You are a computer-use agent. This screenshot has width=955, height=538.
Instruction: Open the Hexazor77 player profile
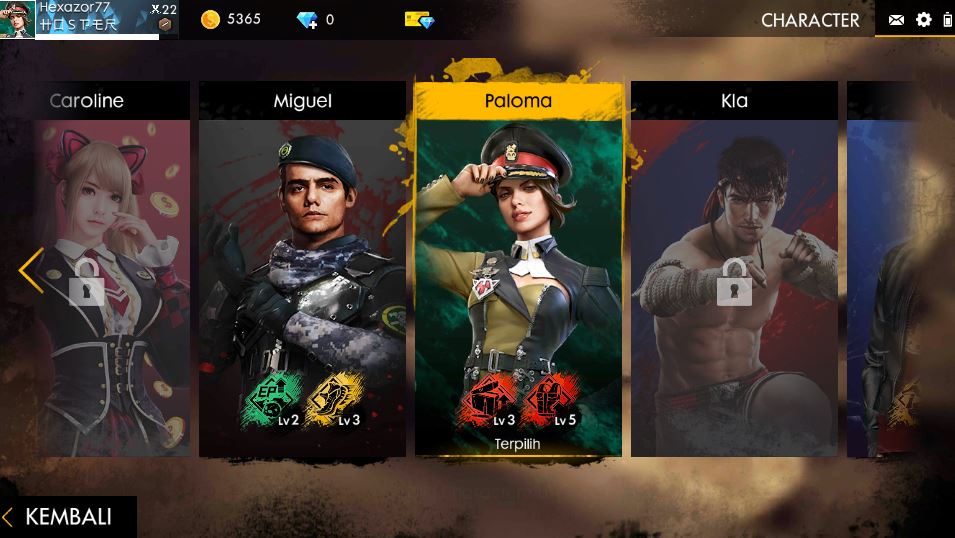(80, 19)
